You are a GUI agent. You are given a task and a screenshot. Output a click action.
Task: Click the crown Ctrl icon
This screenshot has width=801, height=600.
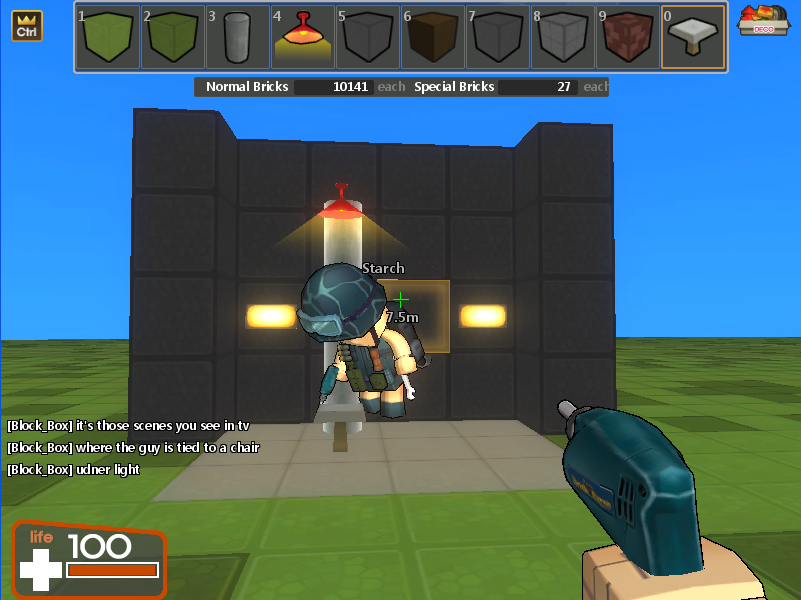(27, 26)
